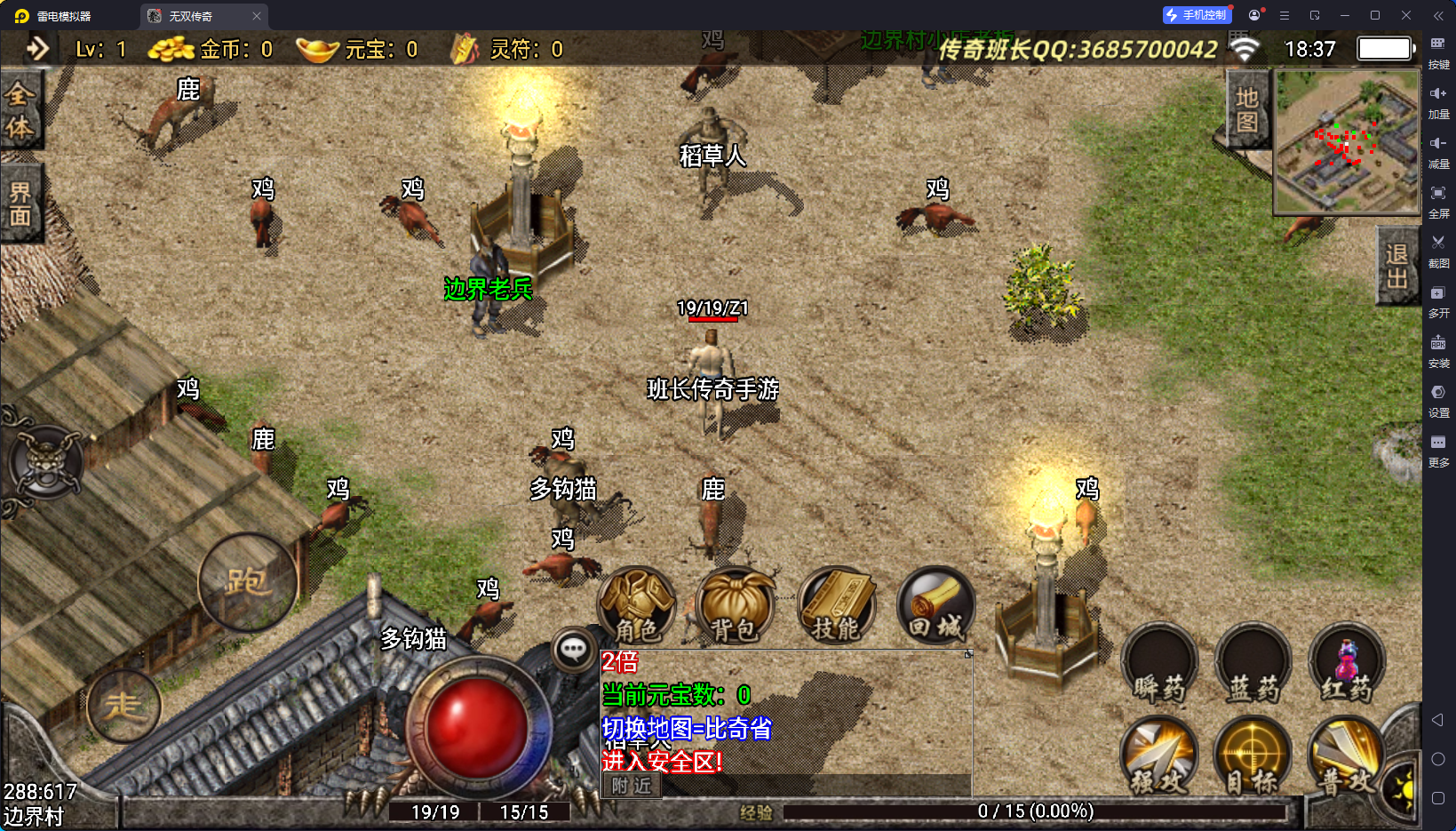Open the 技能 skills book
This screenshot has width=1456, height=831.
click(837, 605)
